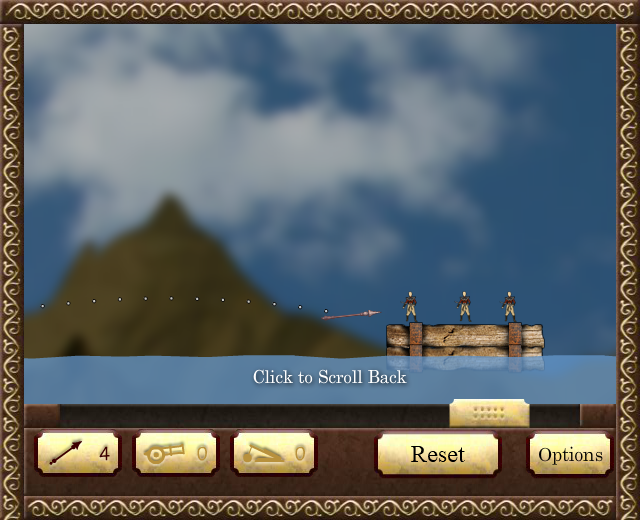Click the gold scroll bar handle
This screenshot has width=640, height=520.
(489, 411)
